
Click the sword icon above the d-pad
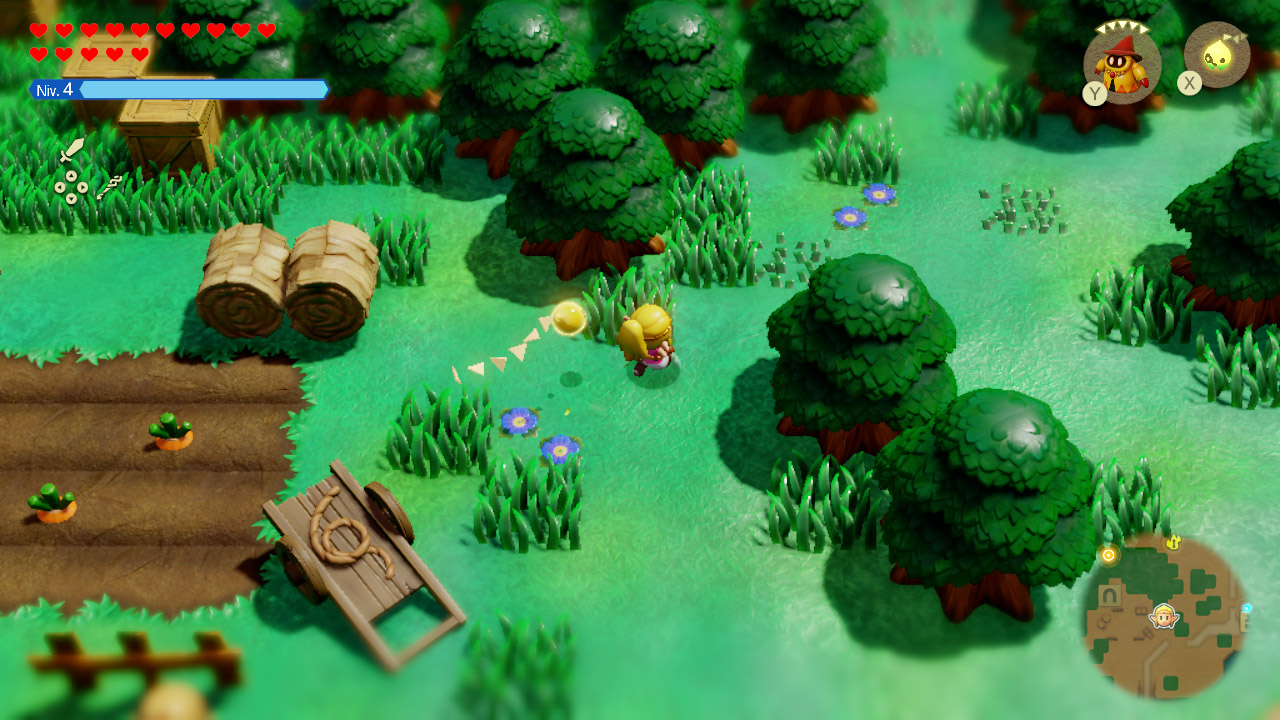(71, 150)
